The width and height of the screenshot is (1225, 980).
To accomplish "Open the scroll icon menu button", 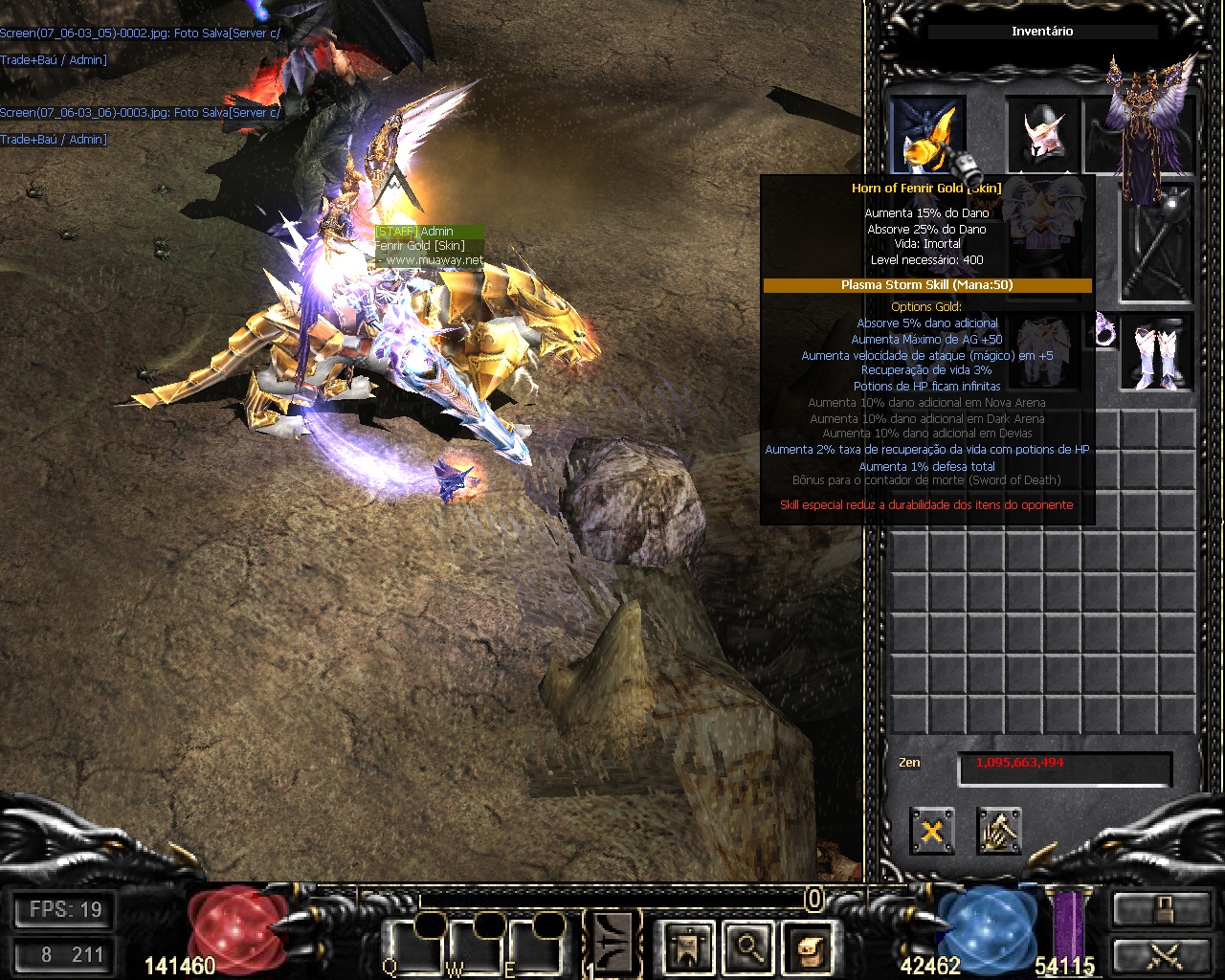I will point(807,947).
